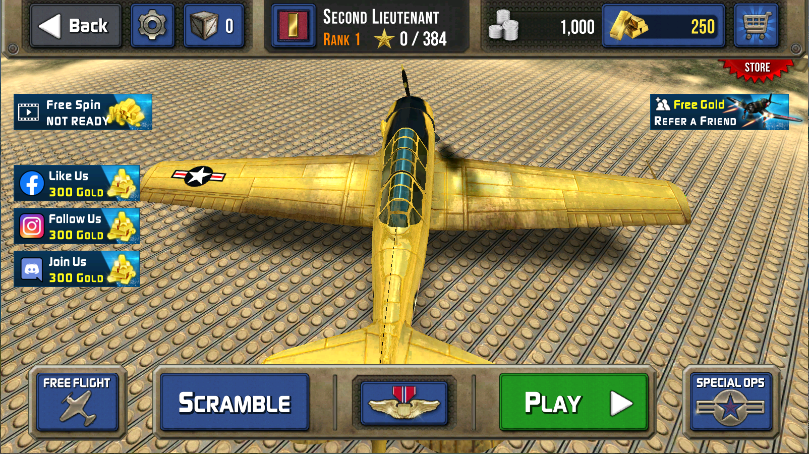809x454 pixels.
Task: Open the supply crate inventory
Action: coord(214,26)
